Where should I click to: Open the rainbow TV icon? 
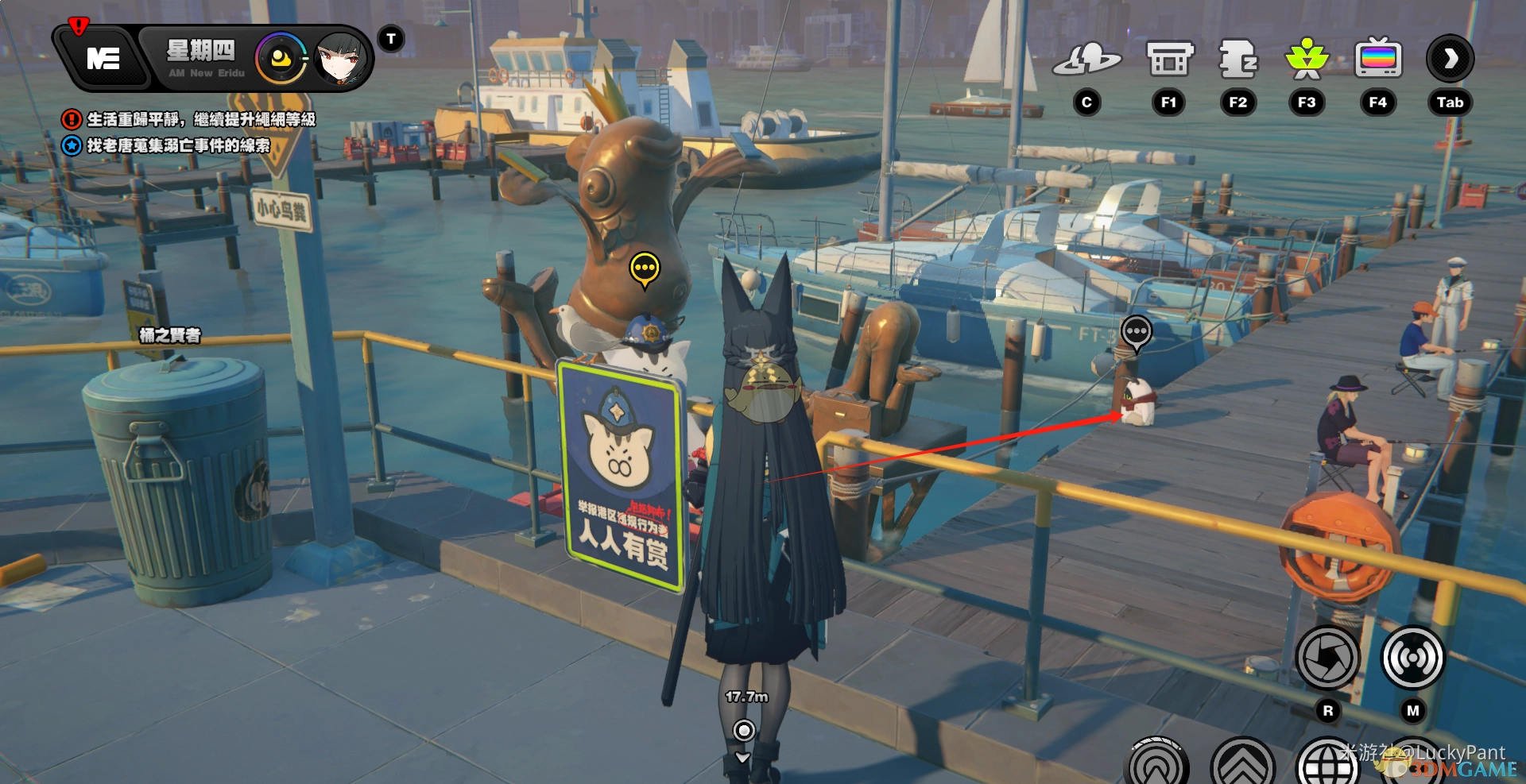point(1378,60)
